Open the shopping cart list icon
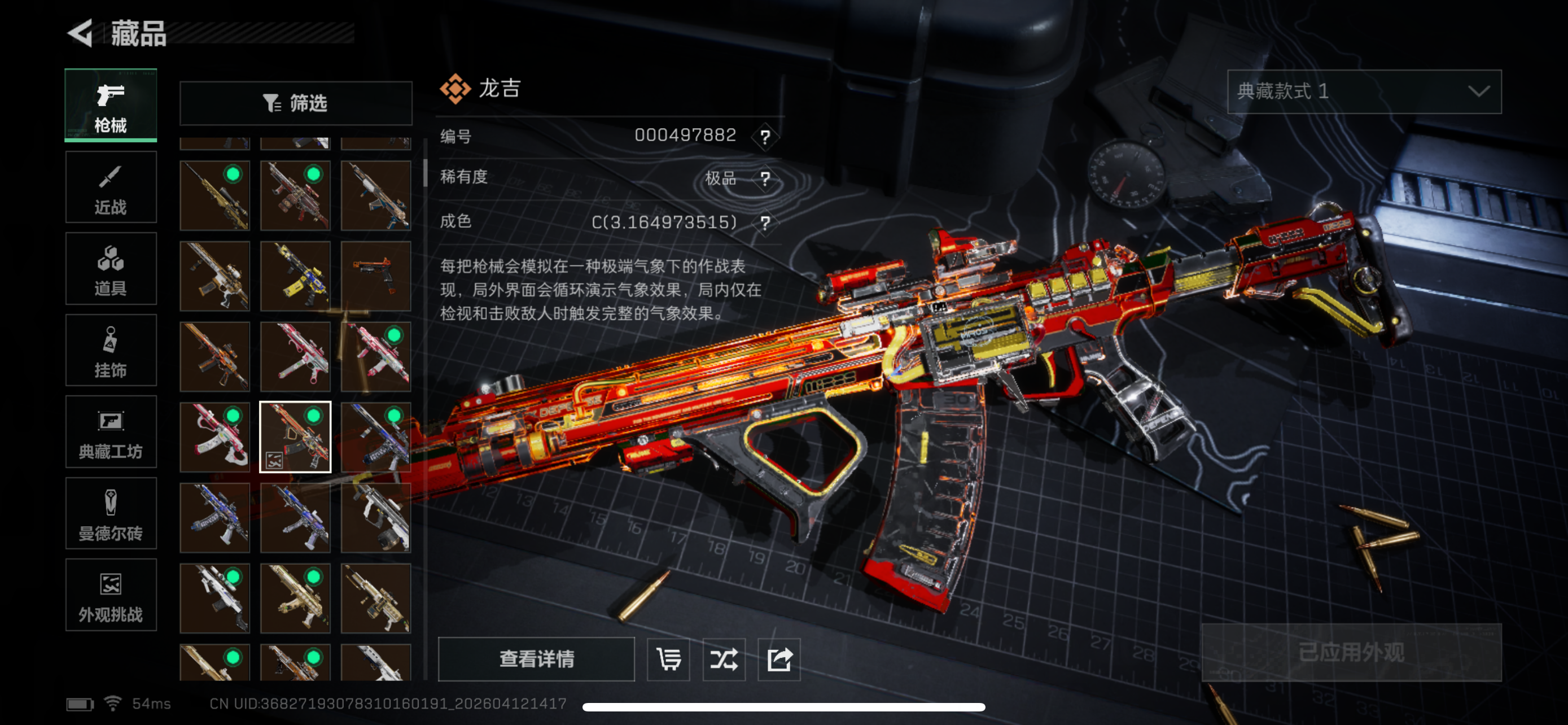1568x725 pixels. point(668,660)
